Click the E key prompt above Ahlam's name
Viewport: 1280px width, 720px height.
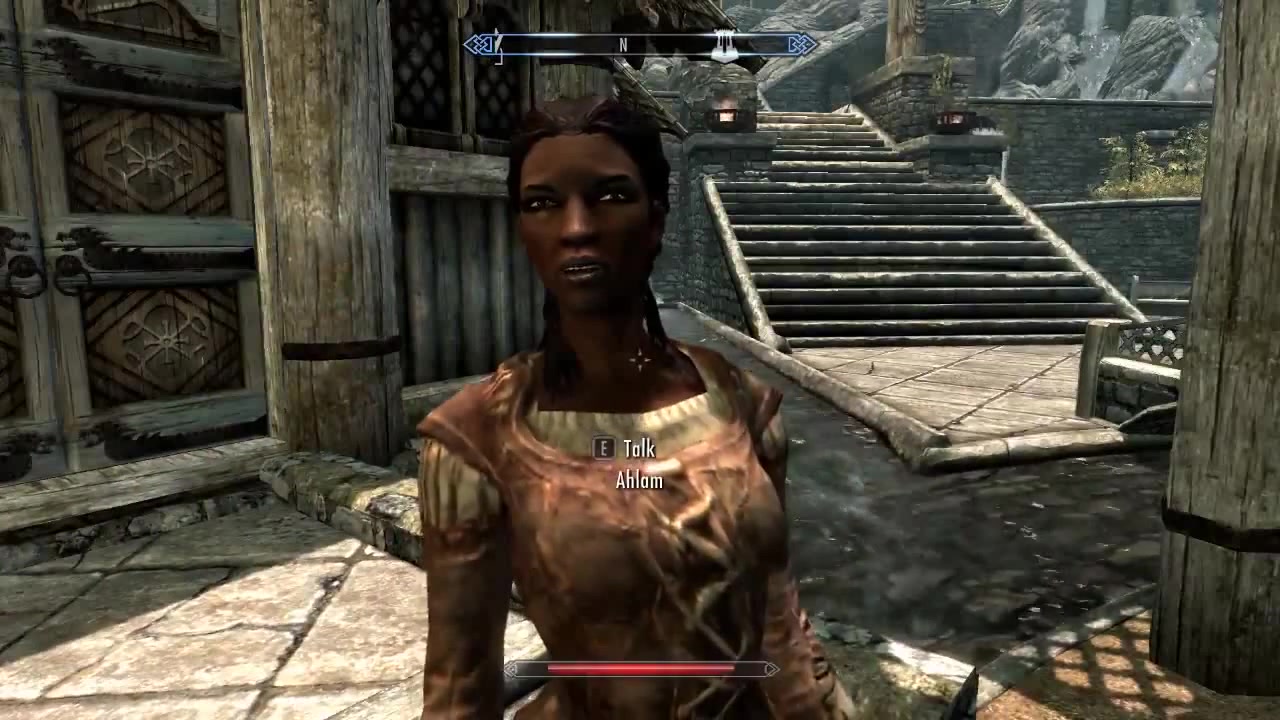tap(603, 449)
